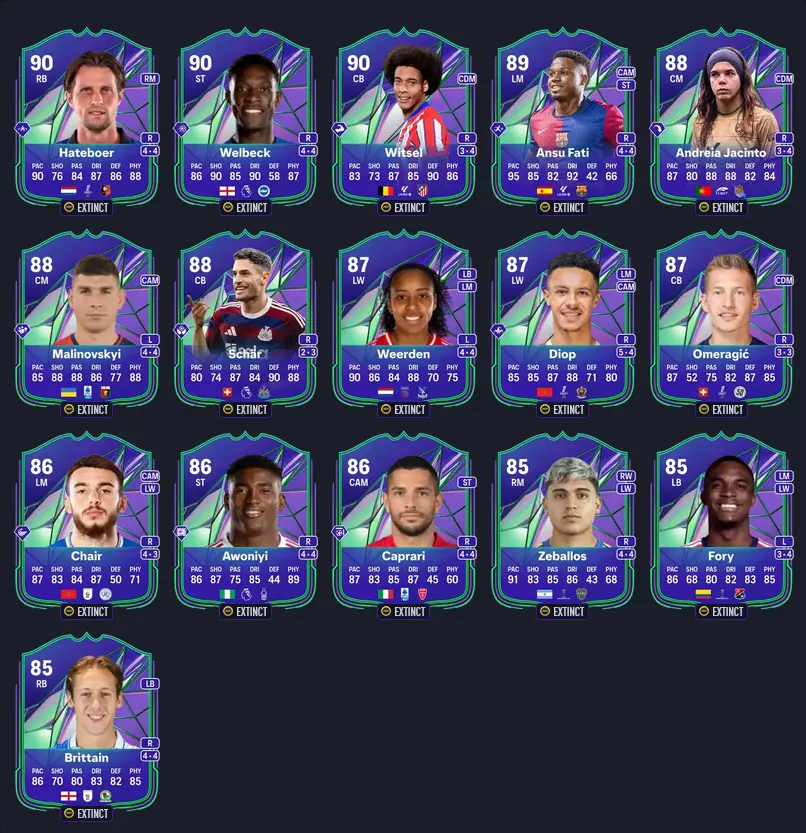806x833 pixels.
Task: Select the Awoniyi 86 ST card
Action: click(245, 522)
